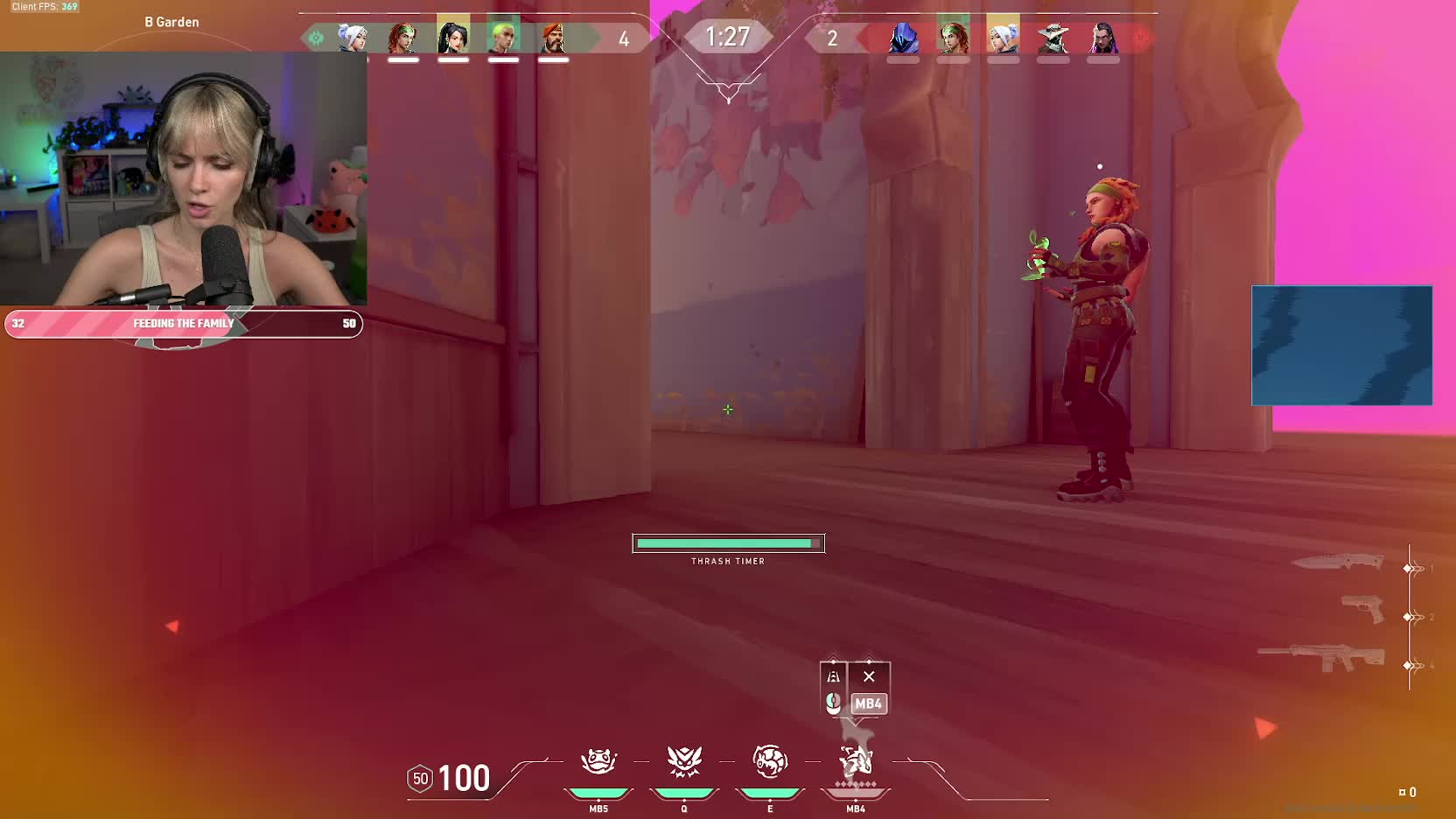Equip the knife in the weapon list

point(1337,563)
